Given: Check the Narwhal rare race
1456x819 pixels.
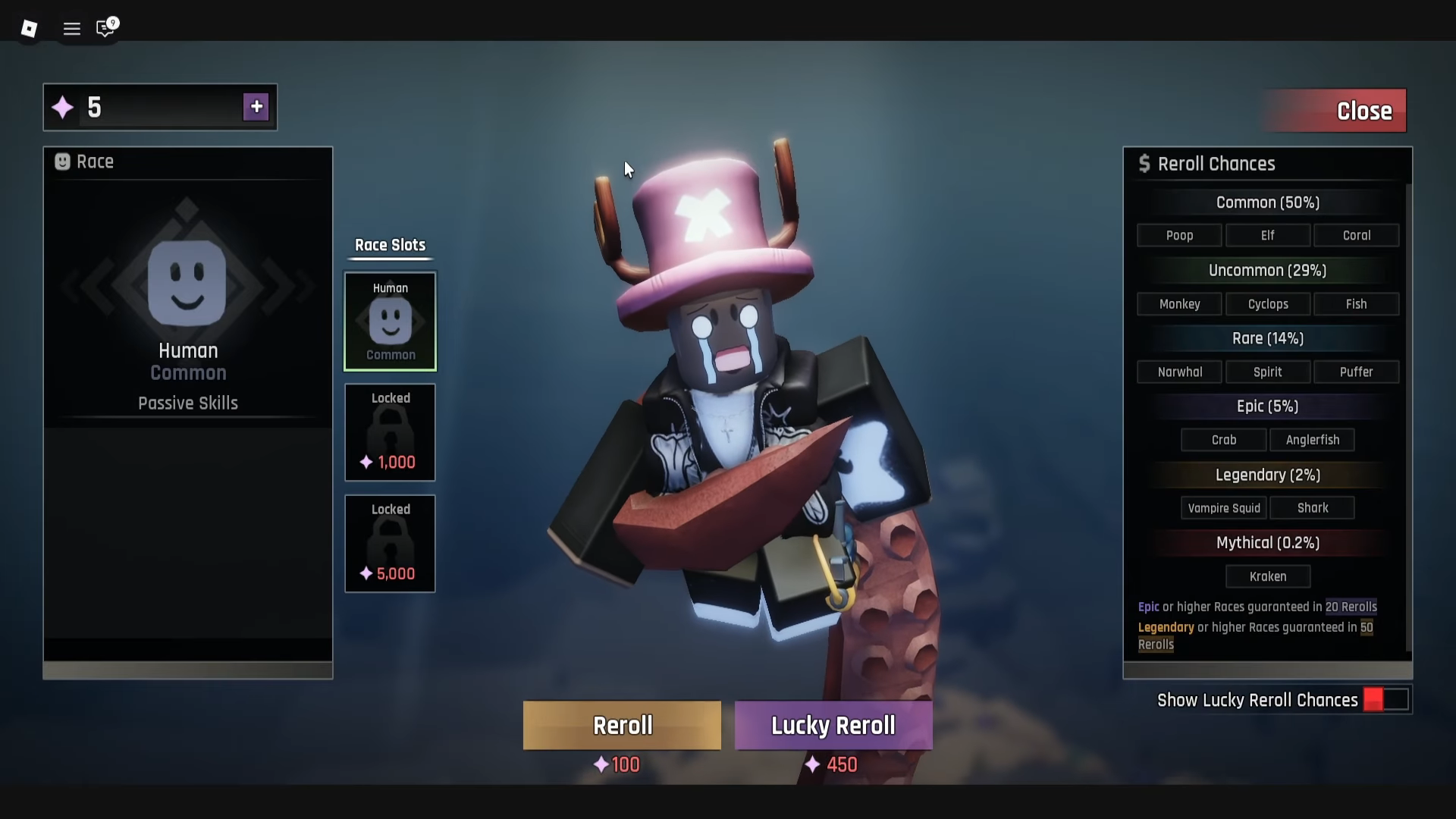Looking at the screenshot, I should tap(1179, 372).
